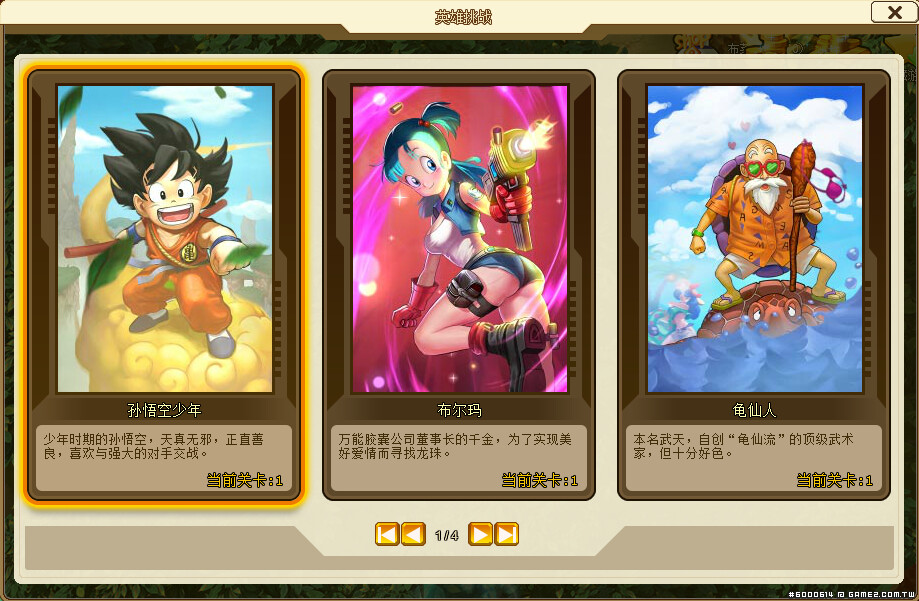Skip to the last hero page
The height and width of the screenshot is (601, 919).
(507, 534)
